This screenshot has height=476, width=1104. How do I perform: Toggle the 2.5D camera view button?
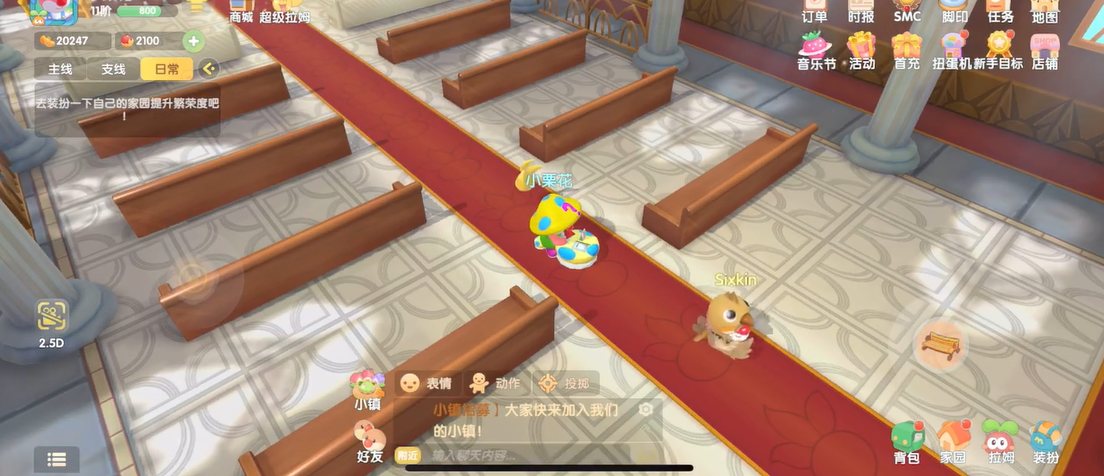pyautogui.click(x=52, y=322)
